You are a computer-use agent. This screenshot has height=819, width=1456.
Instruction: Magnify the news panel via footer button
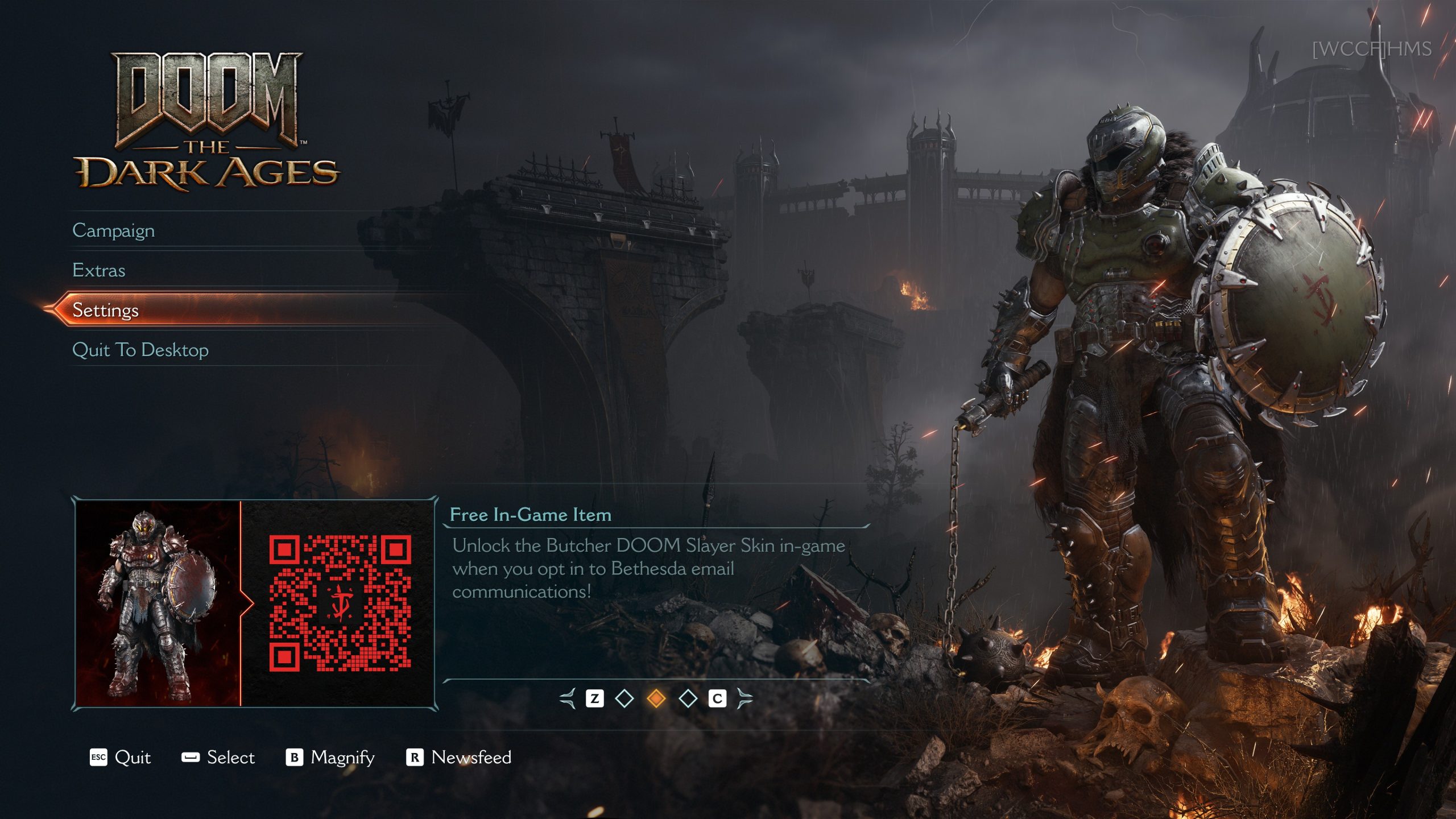[x=330, y=758]
